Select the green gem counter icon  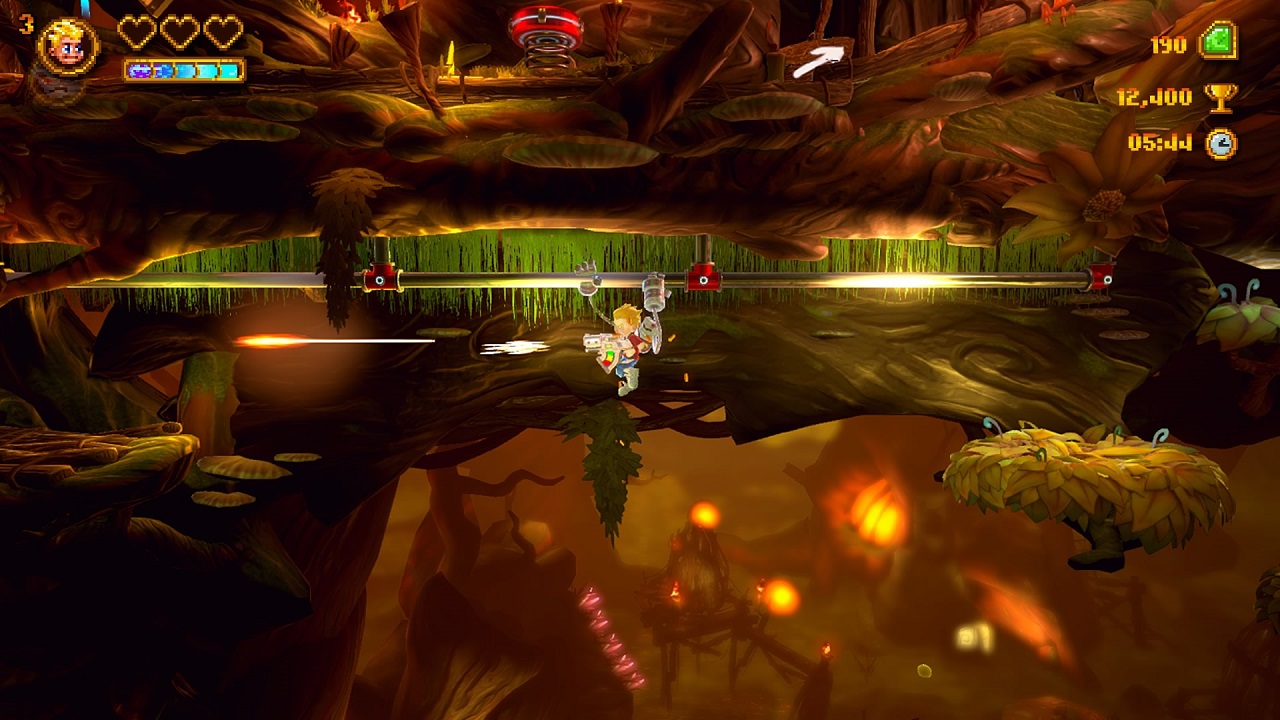point(1219,43)
